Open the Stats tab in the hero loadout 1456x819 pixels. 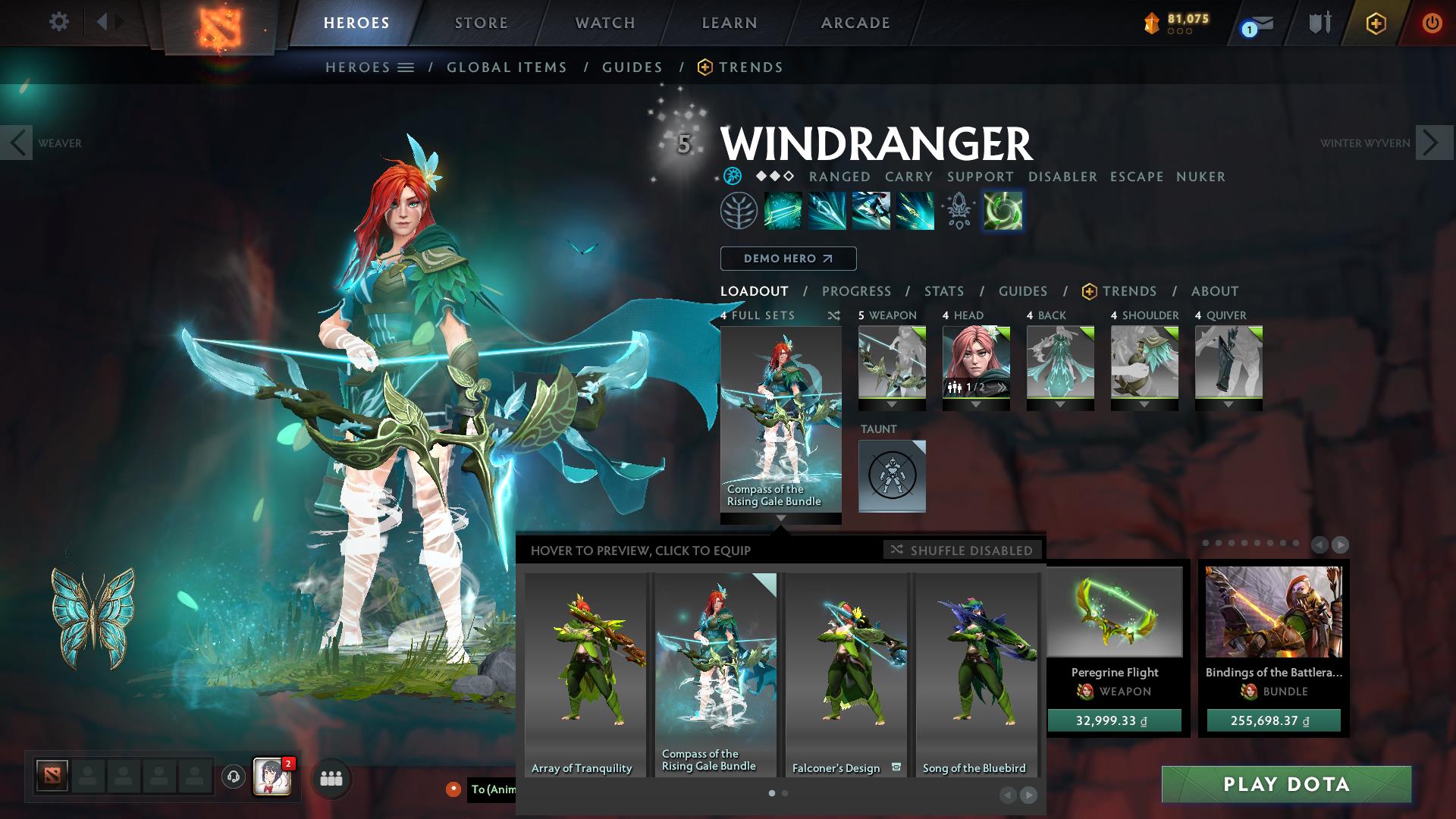(x=943, y=290)
